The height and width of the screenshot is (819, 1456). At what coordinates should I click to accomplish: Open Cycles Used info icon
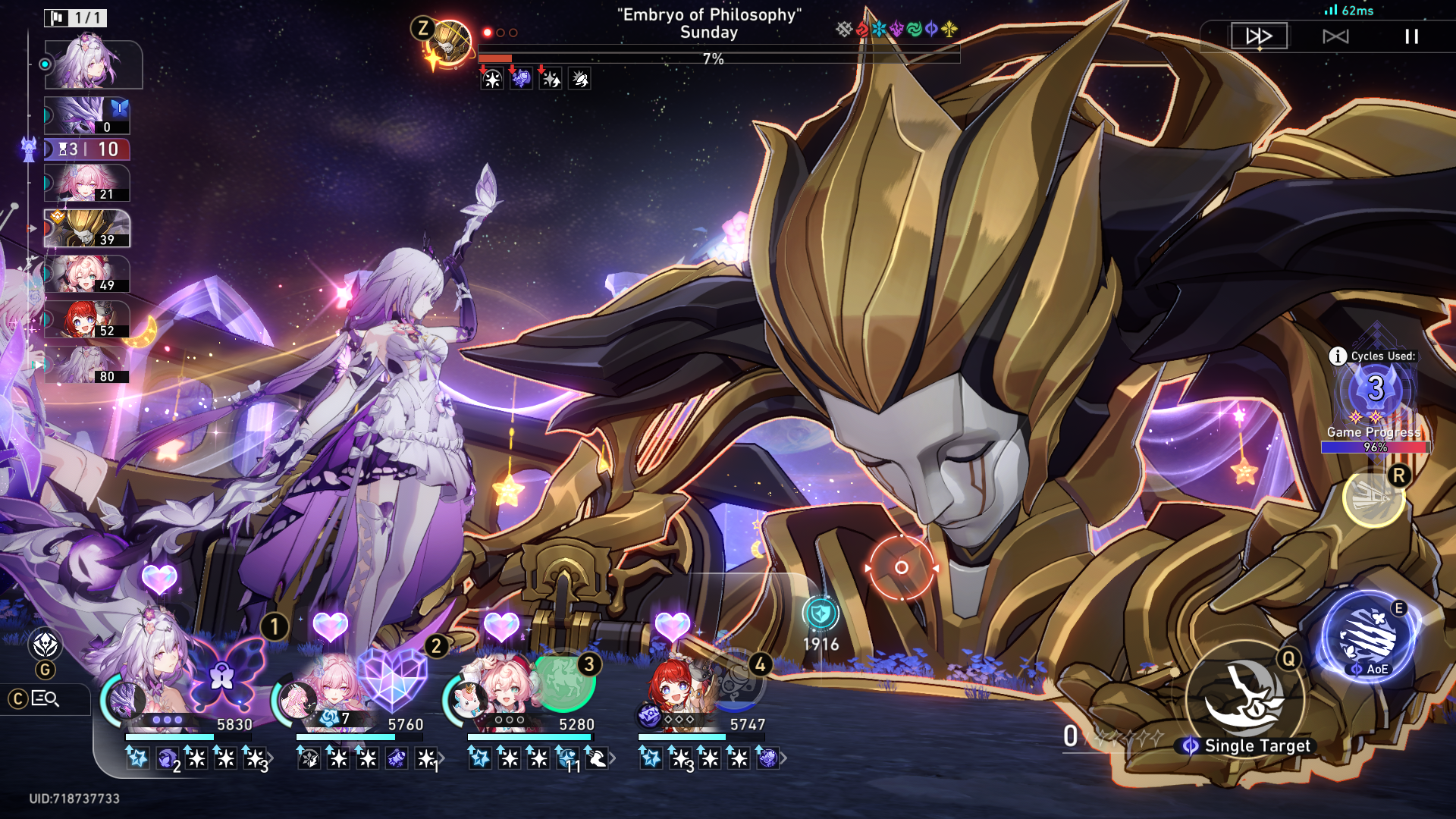(1338, 356)
